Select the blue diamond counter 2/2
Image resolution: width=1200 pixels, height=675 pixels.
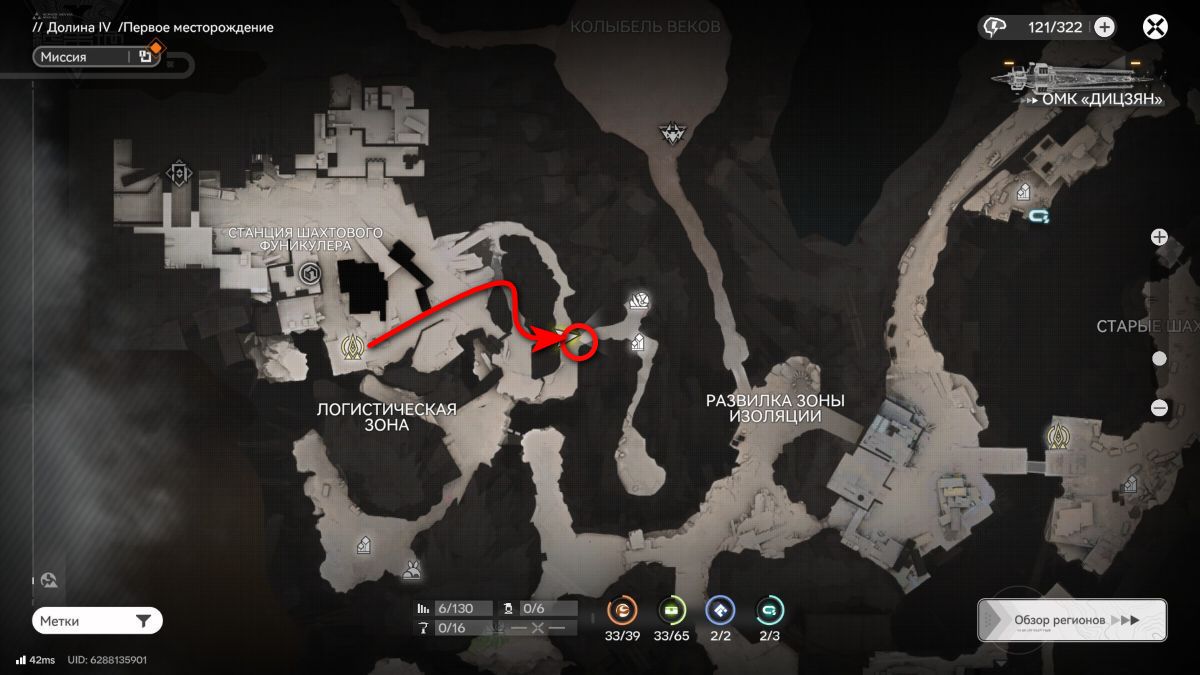(x=720, y=610)
